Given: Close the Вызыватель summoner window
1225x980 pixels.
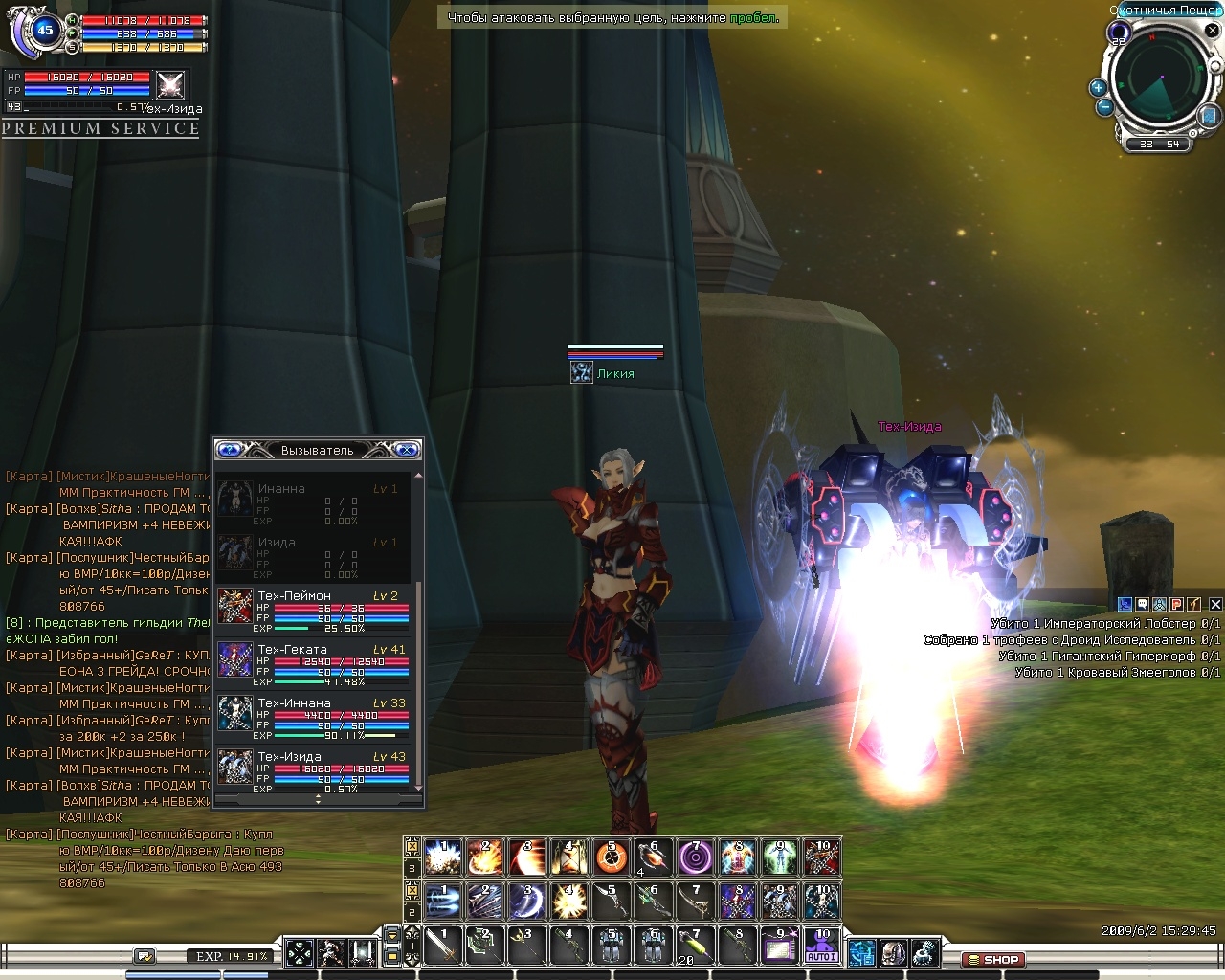Looking at the screenshot, I should (407, 450).
